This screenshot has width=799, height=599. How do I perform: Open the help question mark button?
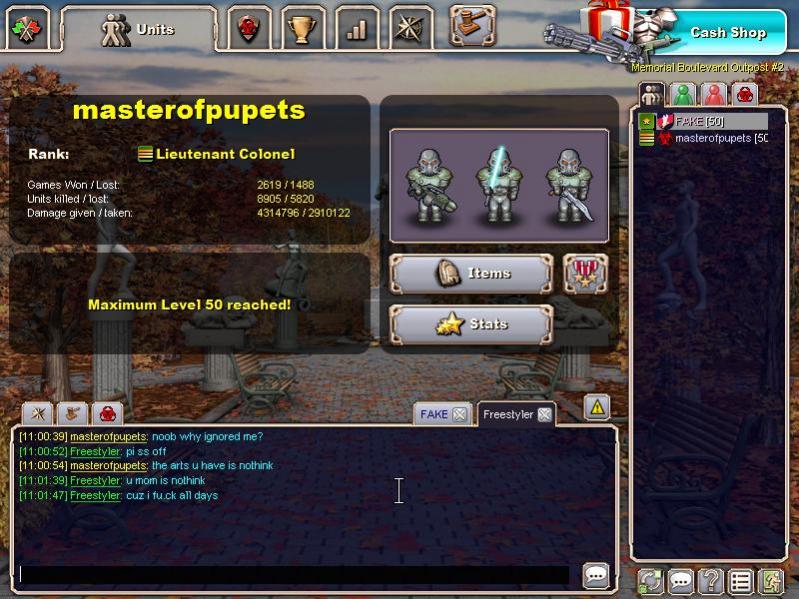click(710, 581)
